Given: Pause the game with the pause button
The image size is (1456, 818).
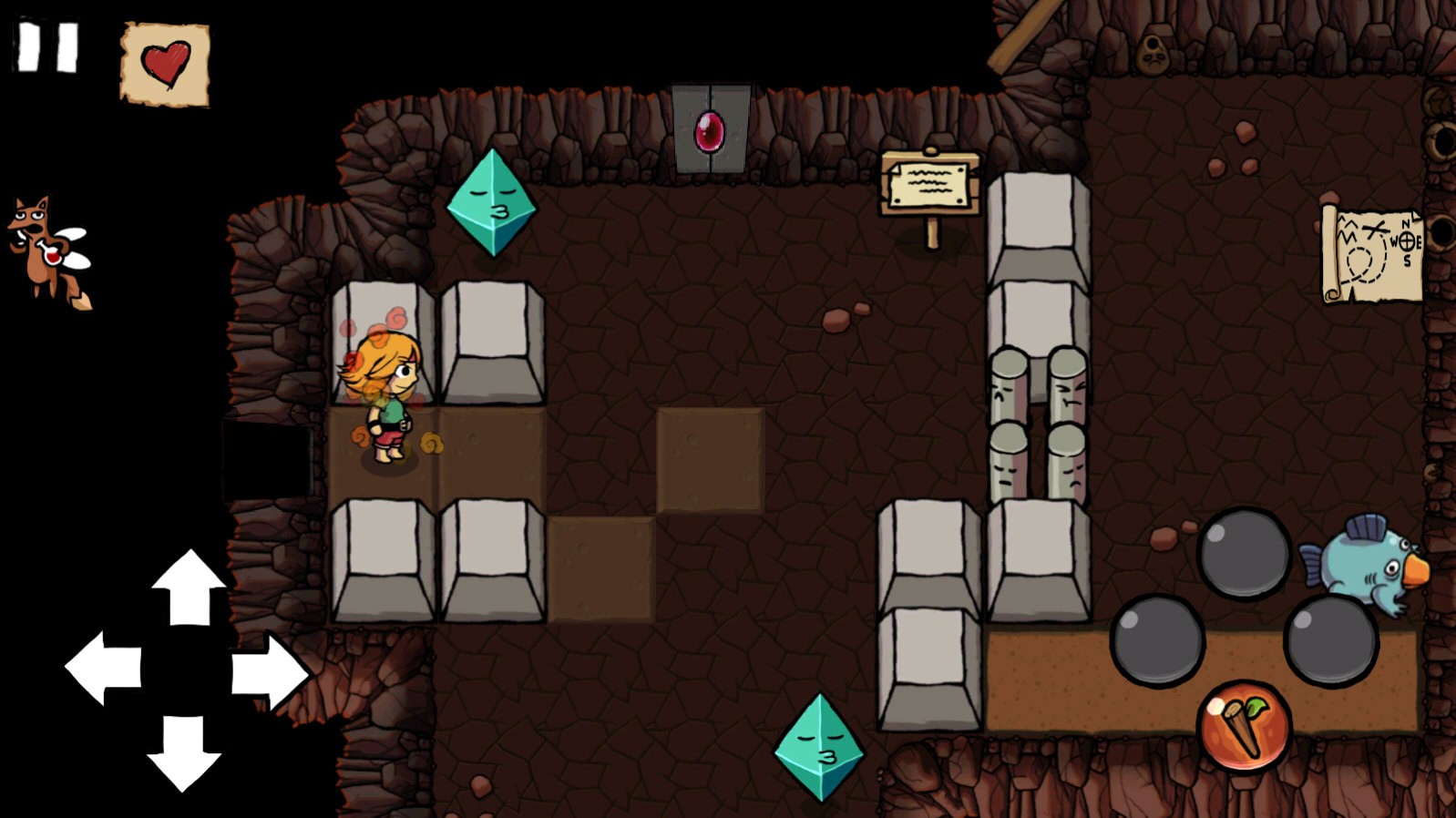Looking at the screenshot, I should (48, 47).
